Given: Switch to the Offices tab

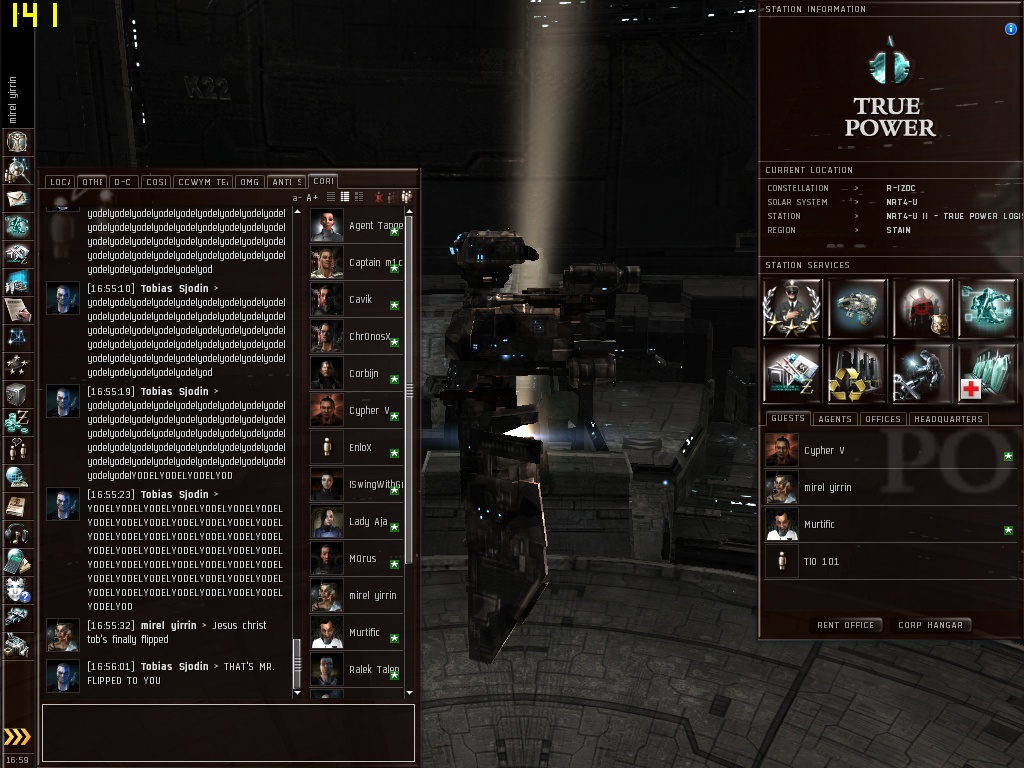Looking at the screenshot, I should coord(882,419).
